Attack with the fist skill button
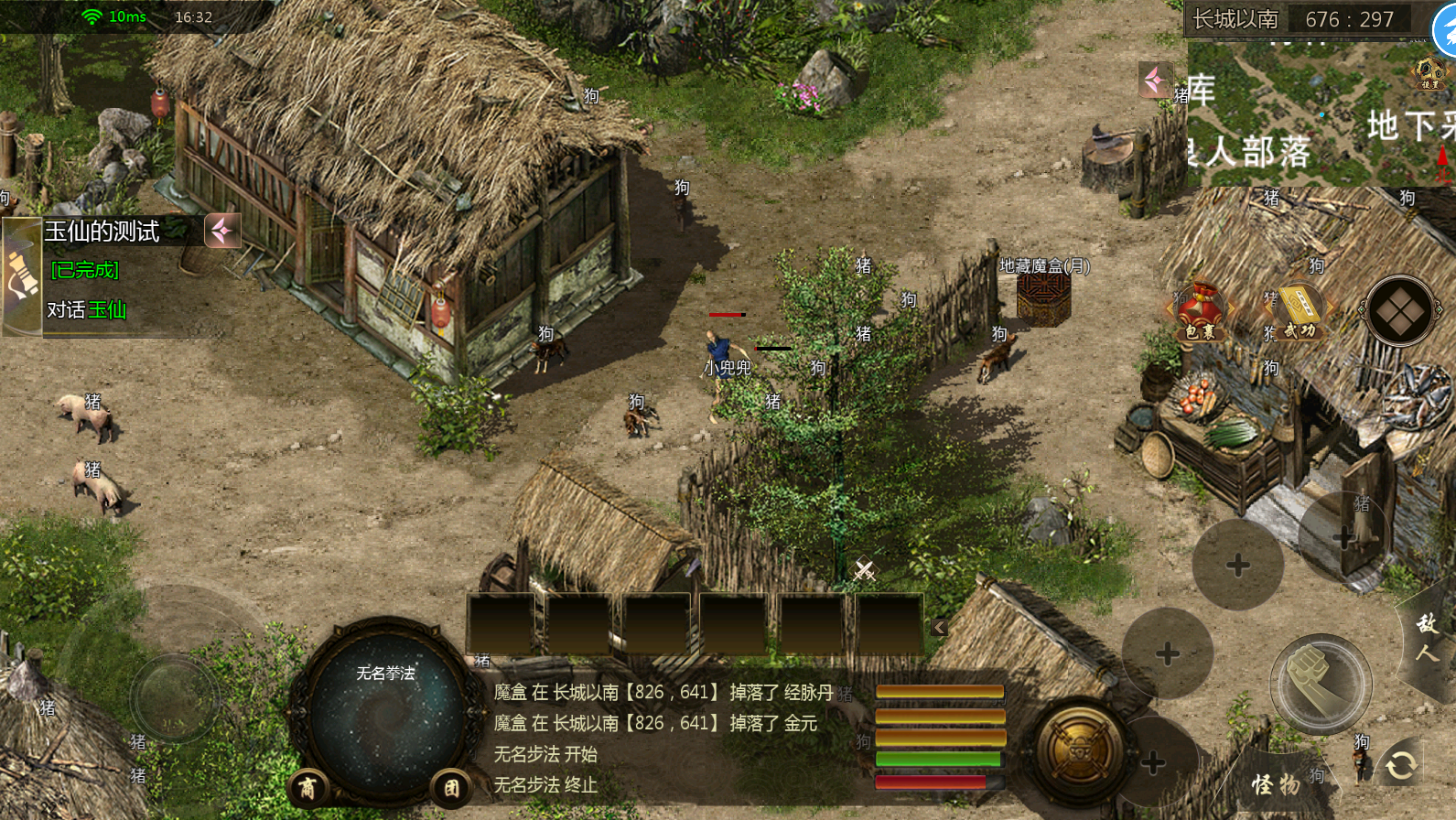This screenshot has width=1456, height=820. [1320, 683]
